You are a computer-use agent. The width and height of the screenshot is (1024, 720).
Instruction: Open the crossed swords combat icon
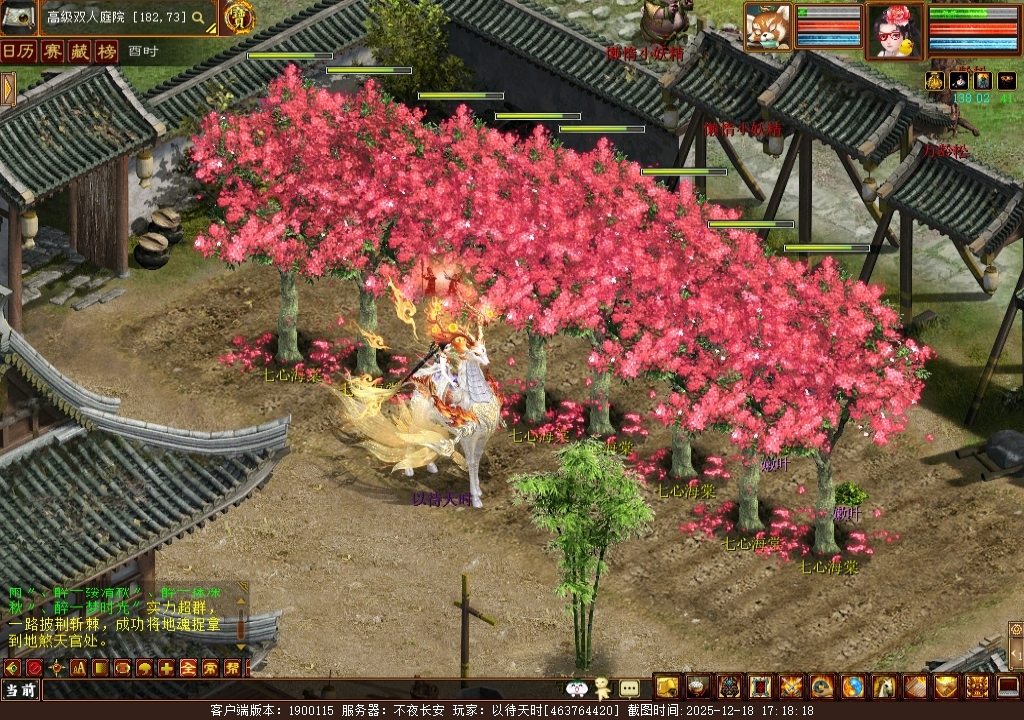point(790,687)
